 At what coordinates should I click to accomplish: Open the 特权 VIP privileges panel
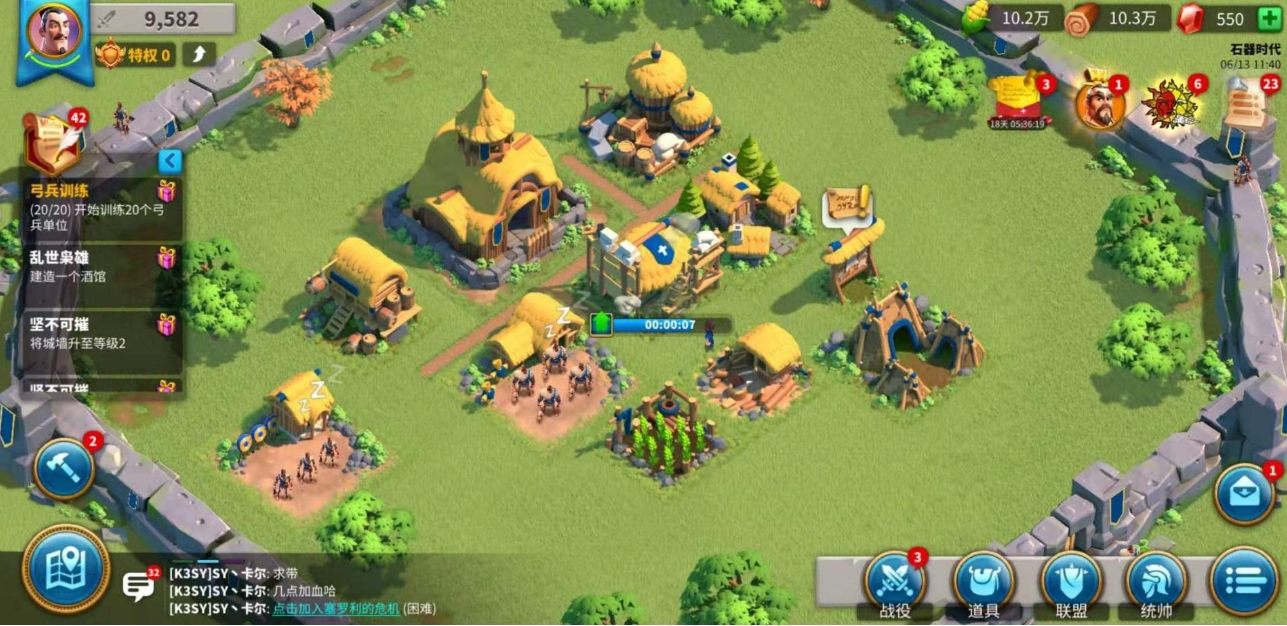(135, 55)
